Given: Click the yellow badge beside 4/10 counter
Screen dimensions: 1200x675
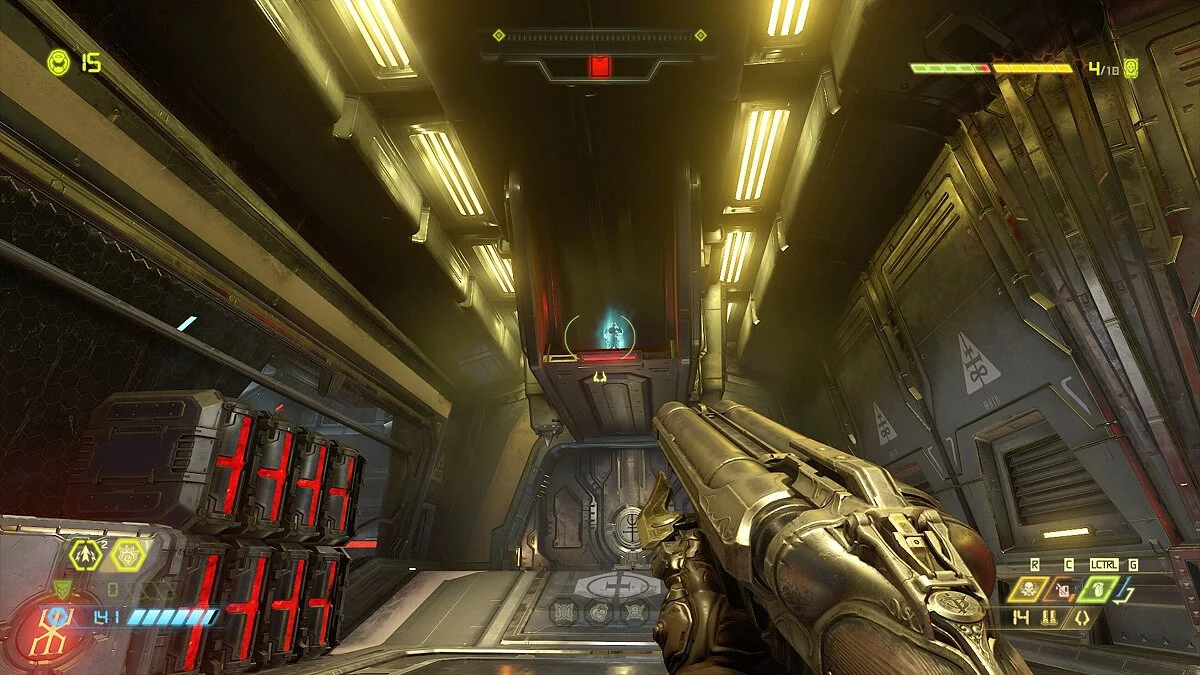Looking at the screenshot, I should (1131, 68).
